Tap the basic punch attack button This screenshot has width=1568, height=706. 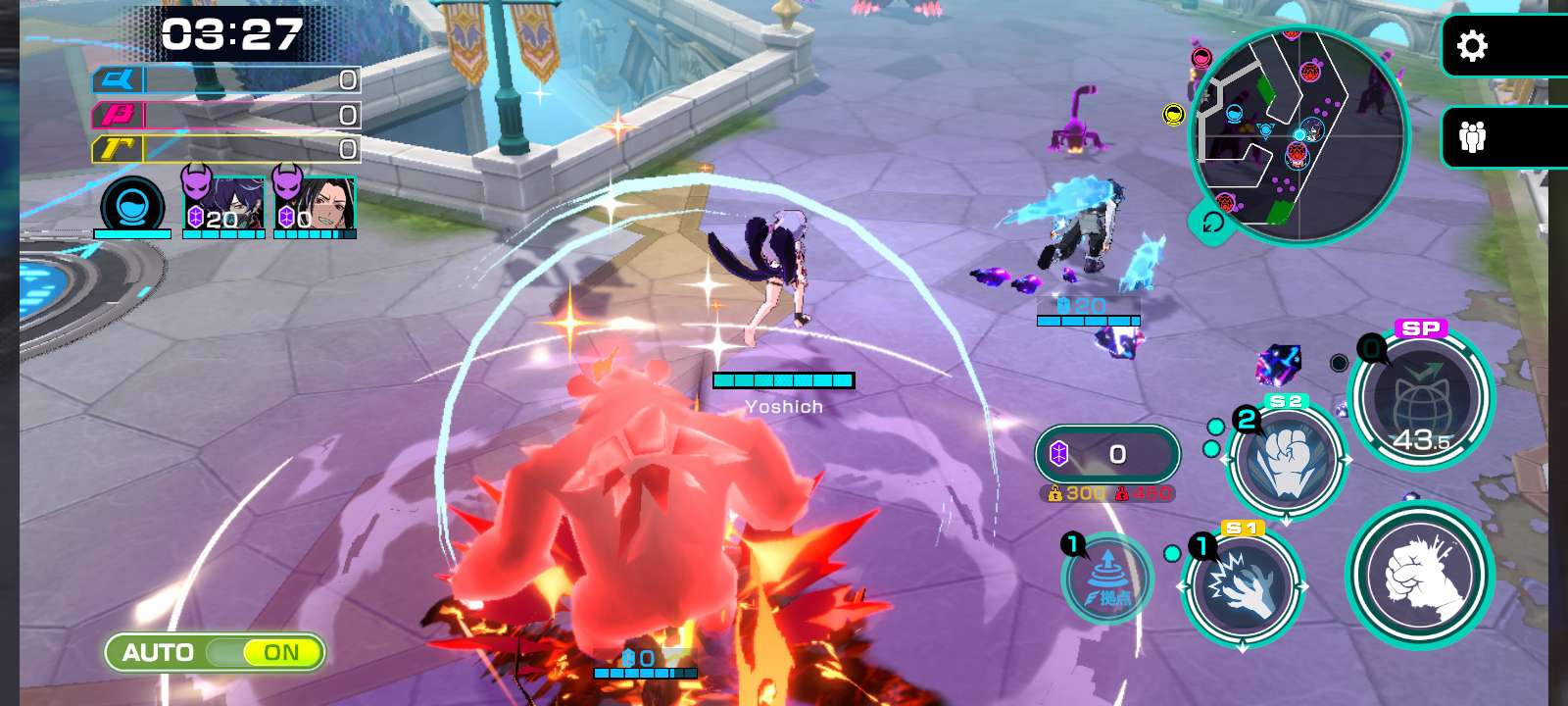pyautogui.click(x=1420, y=575)
